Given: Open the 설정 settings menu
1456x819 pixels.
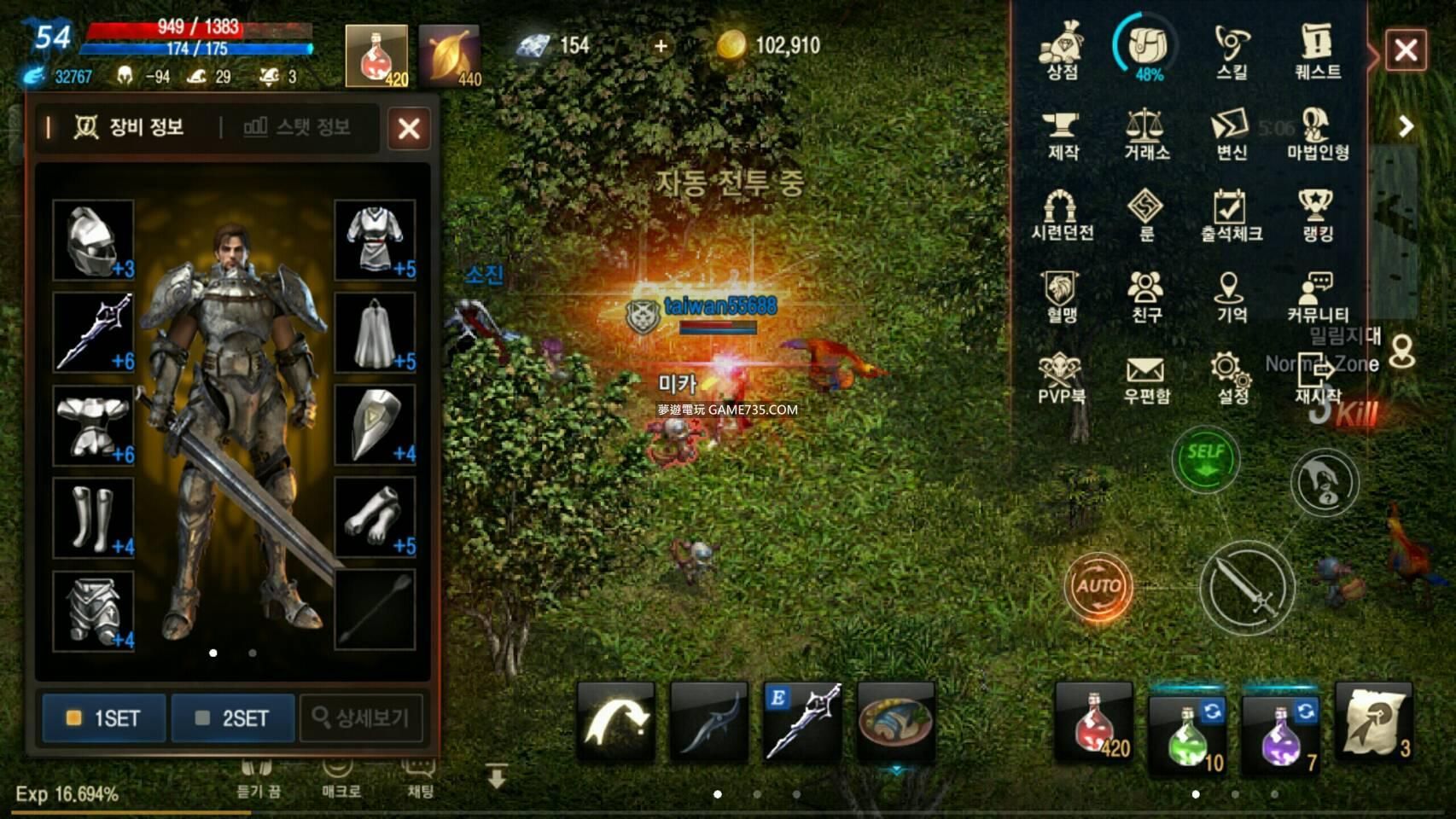Looking at the screenshot, I should tap(1232, 379).
